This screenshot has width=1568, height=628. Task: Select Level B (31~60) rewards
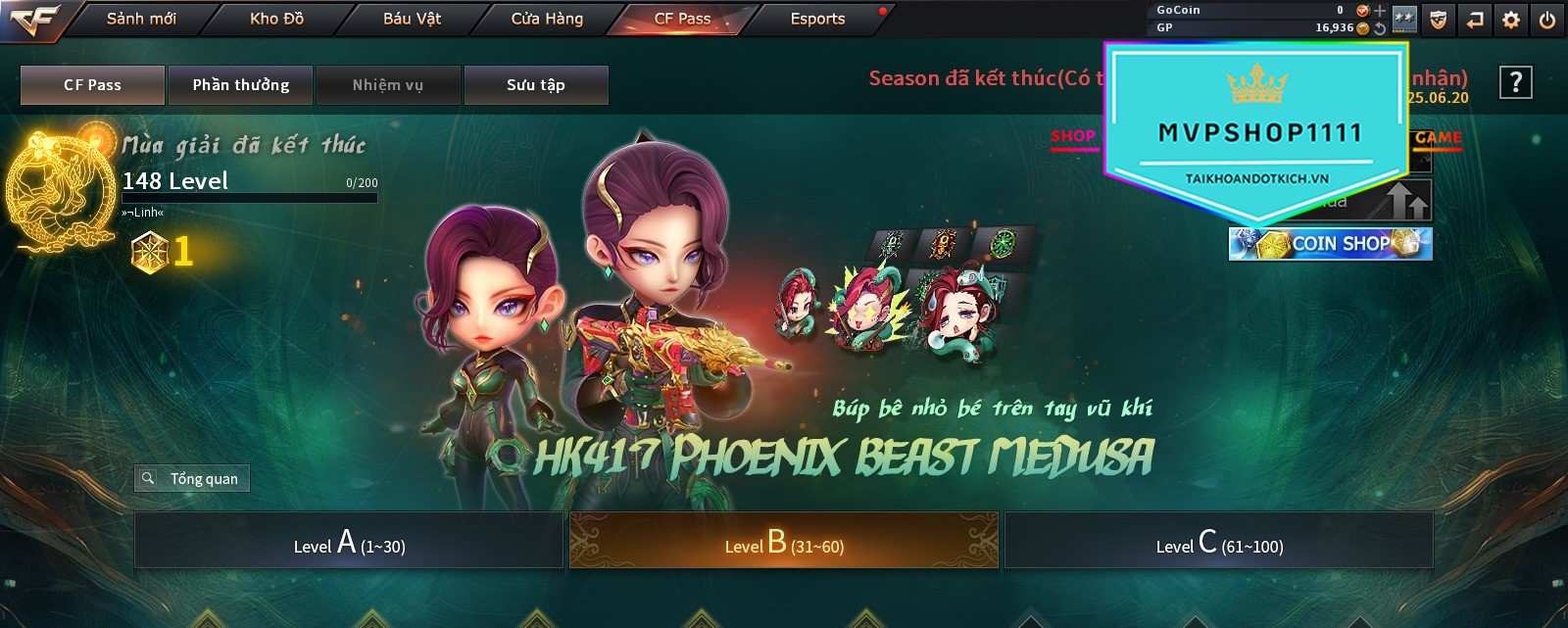[784, 542]
